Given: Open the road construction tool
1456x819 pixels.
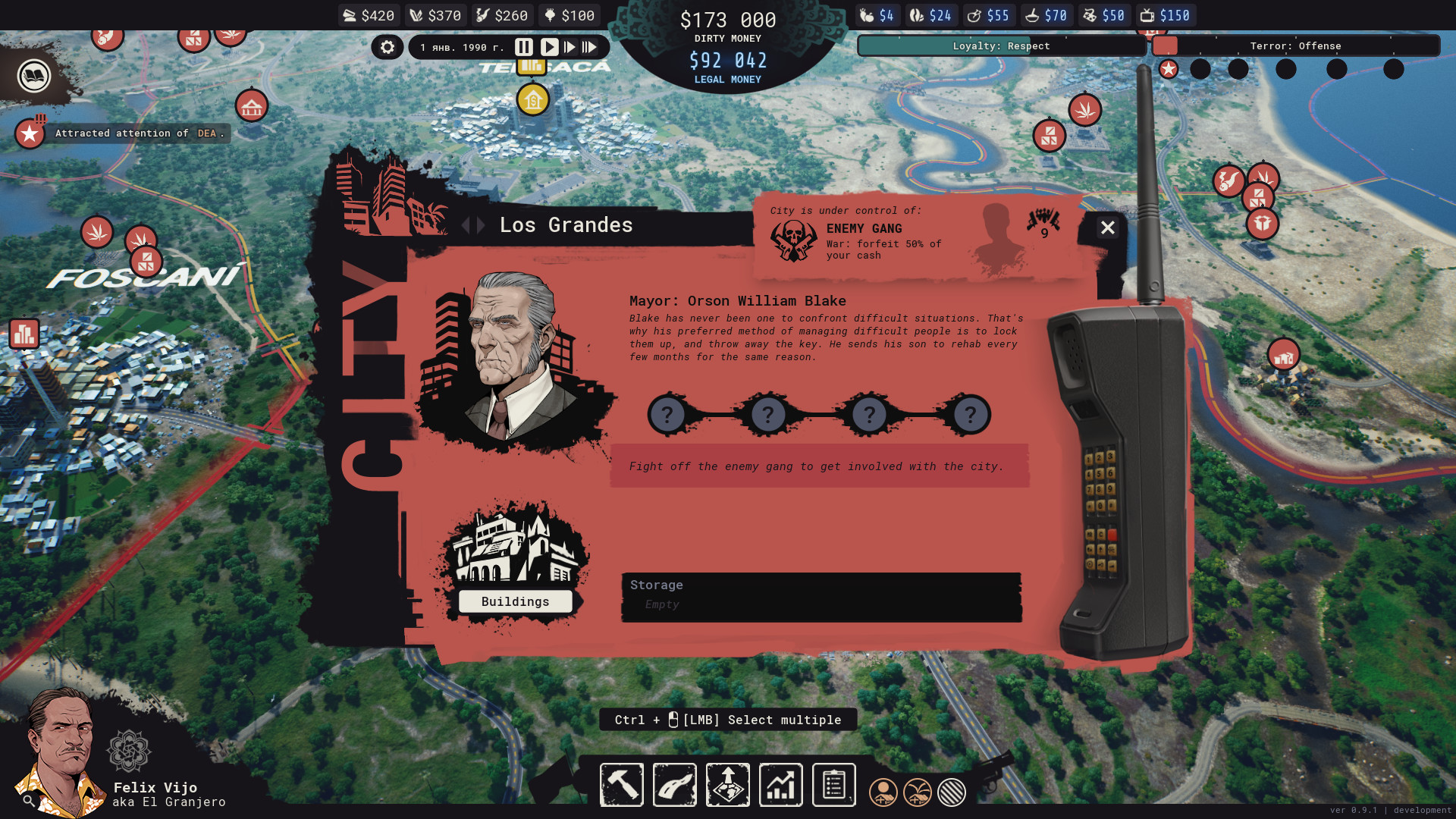Looking at the screenshot, I should 674,785.
